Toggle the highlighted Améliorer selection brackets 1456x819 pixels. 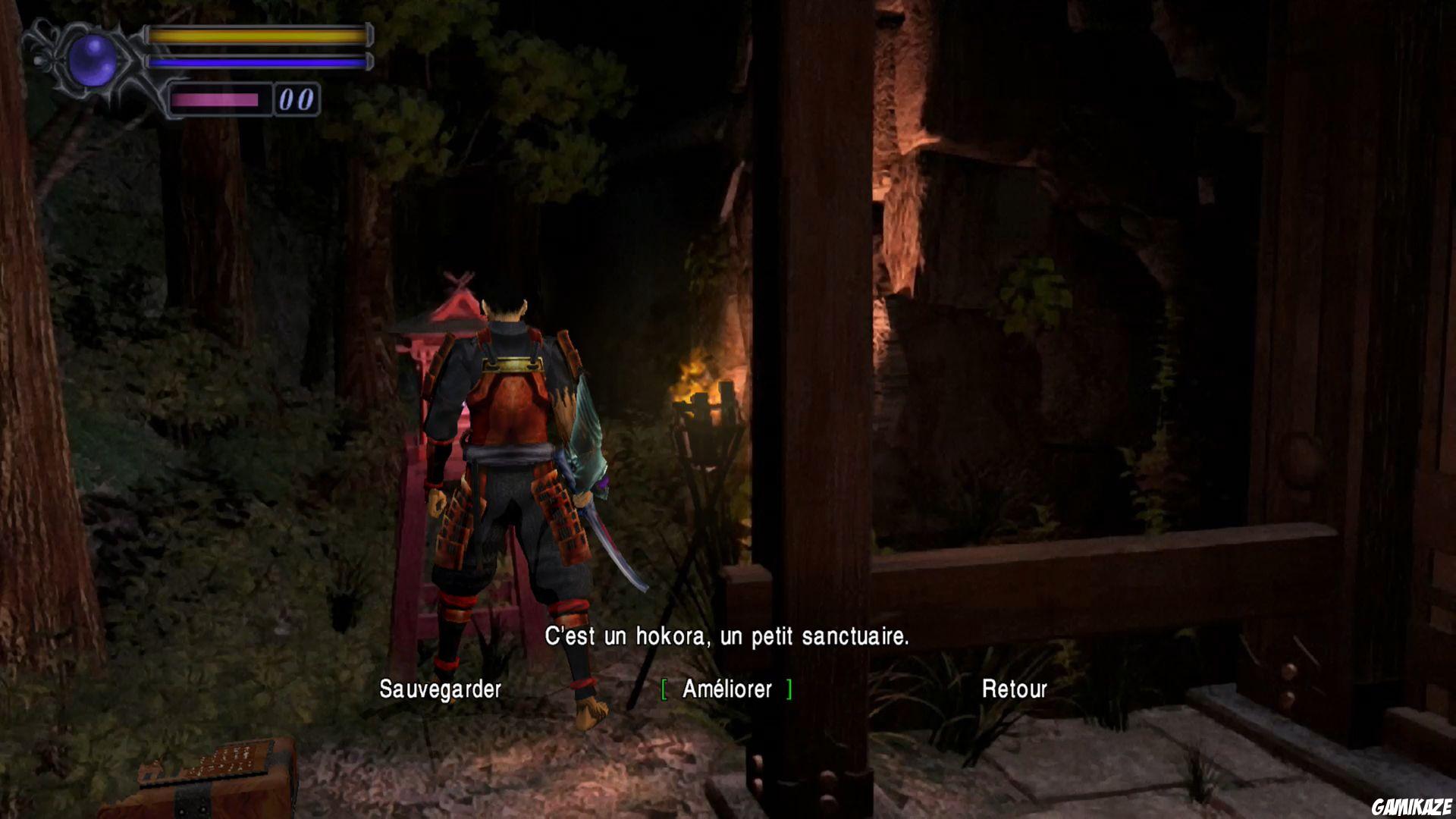pyautogui.click(x=664, y=690)
